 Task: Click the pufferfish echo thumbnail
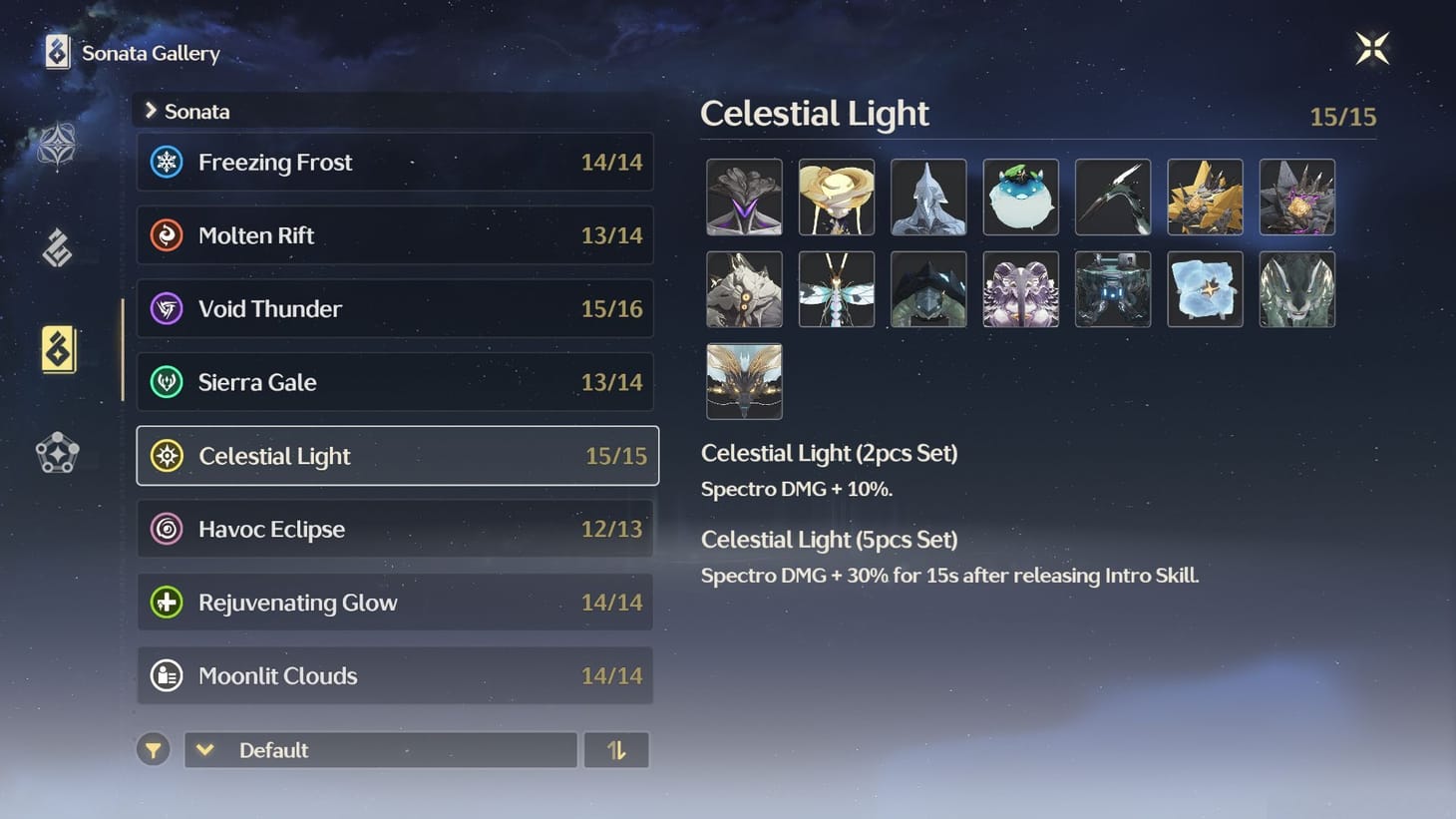pos(1020,197)
